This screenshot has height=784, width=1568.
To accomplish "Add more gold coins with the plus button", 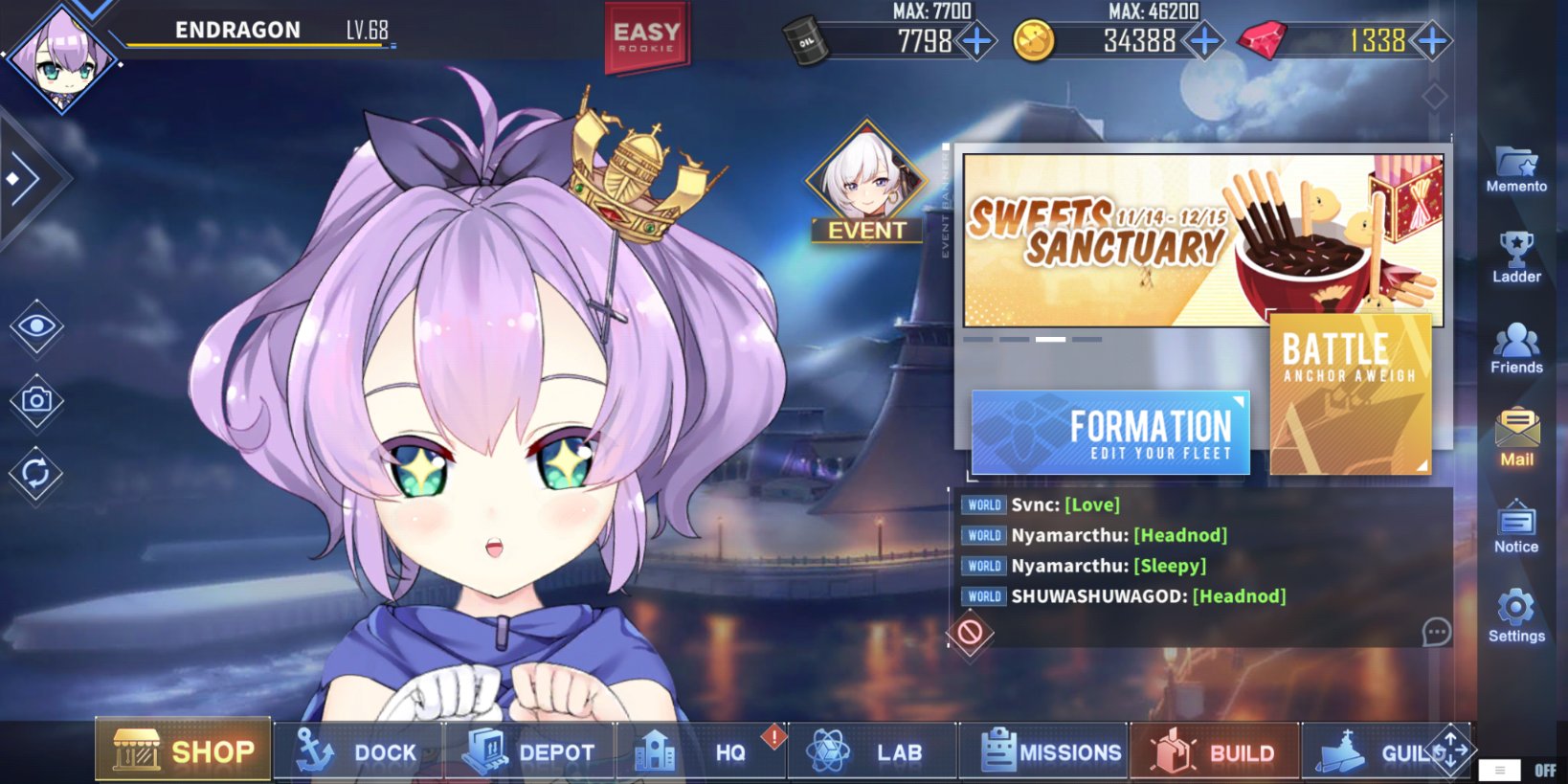I will click(x=1204, y=41).
